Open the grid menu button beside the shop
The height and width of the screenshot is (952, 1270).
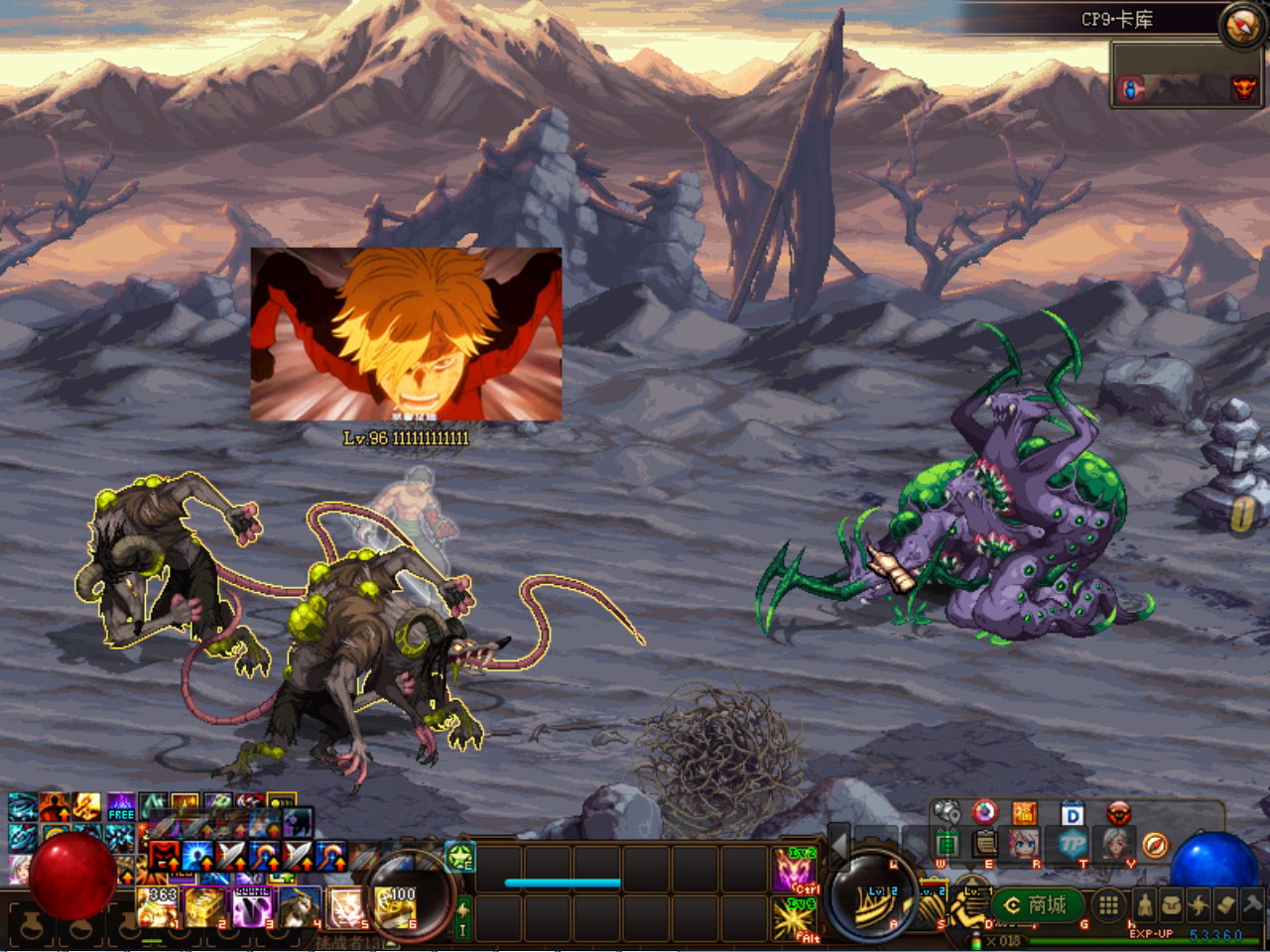(1108, 904)
